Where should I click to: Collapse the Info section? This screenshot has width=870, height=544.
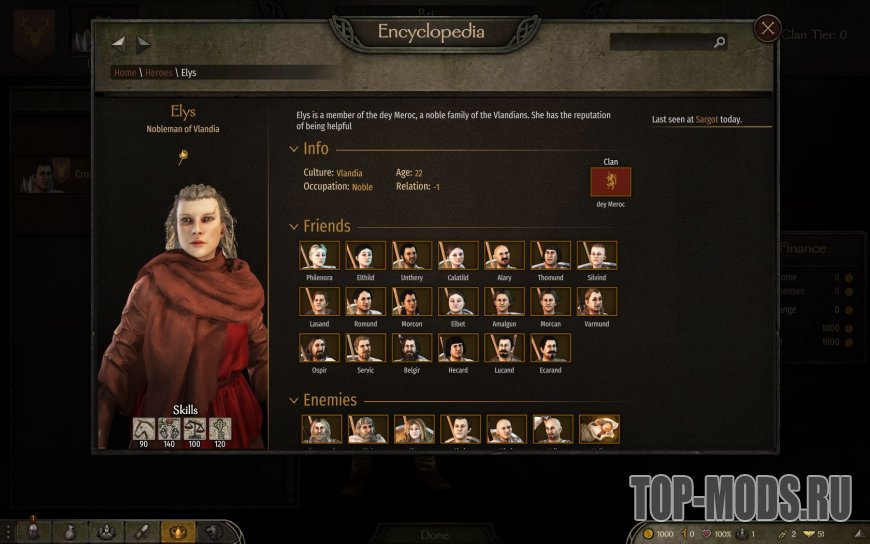pos(294,149)
